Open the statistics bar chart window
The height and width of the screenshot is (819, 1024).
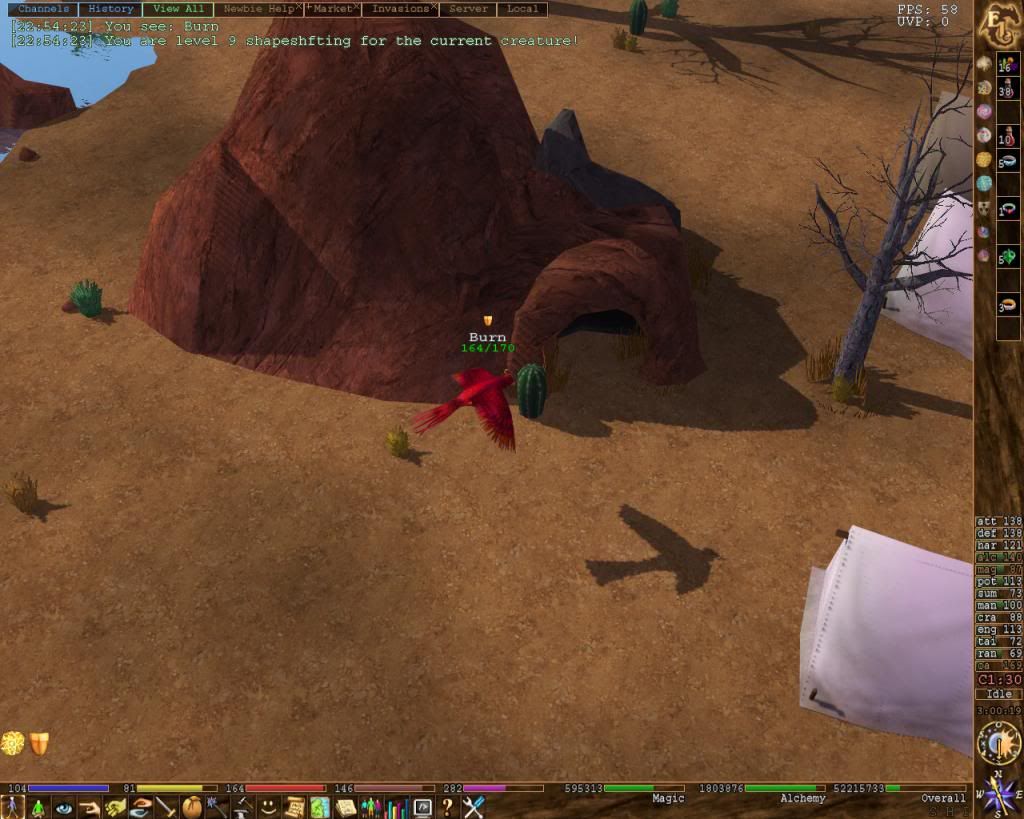396,807
